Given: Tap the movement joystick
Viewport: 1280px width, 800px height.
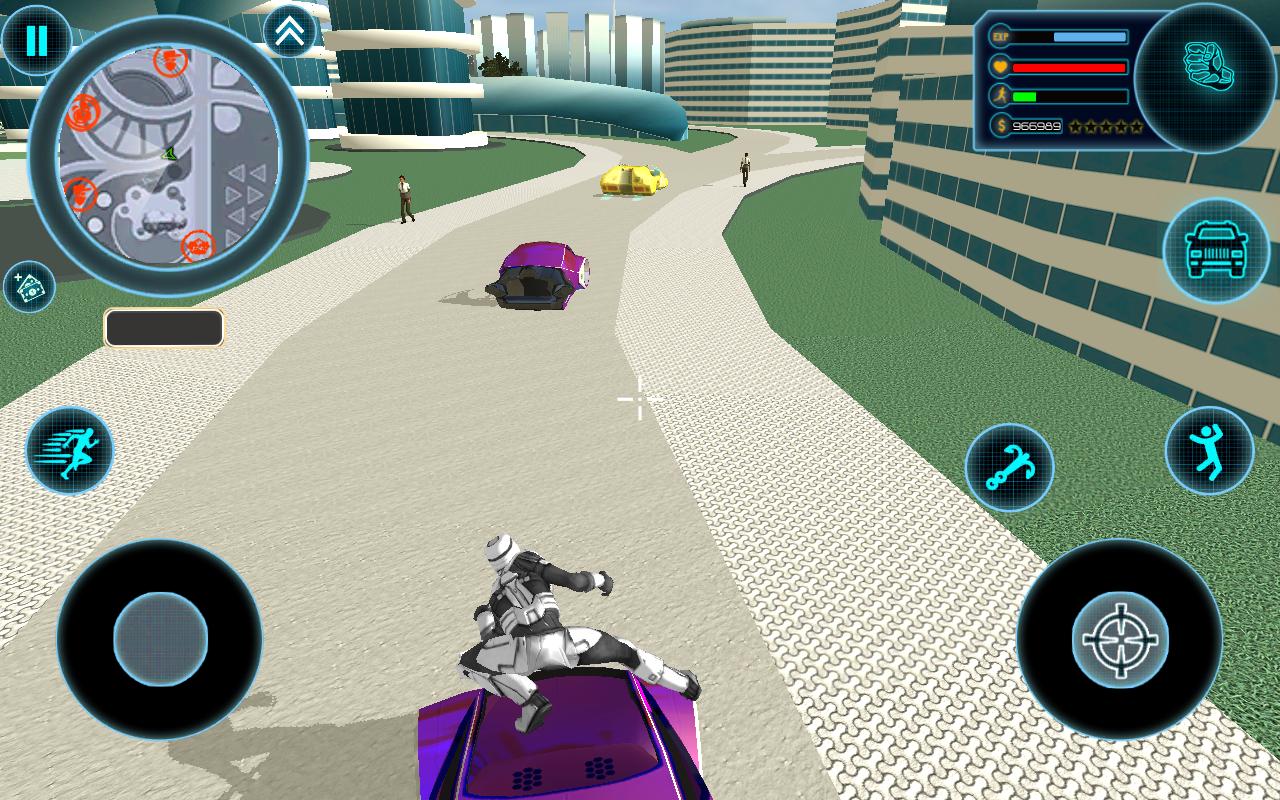Looking at the screenshot, I should [160, 638].
